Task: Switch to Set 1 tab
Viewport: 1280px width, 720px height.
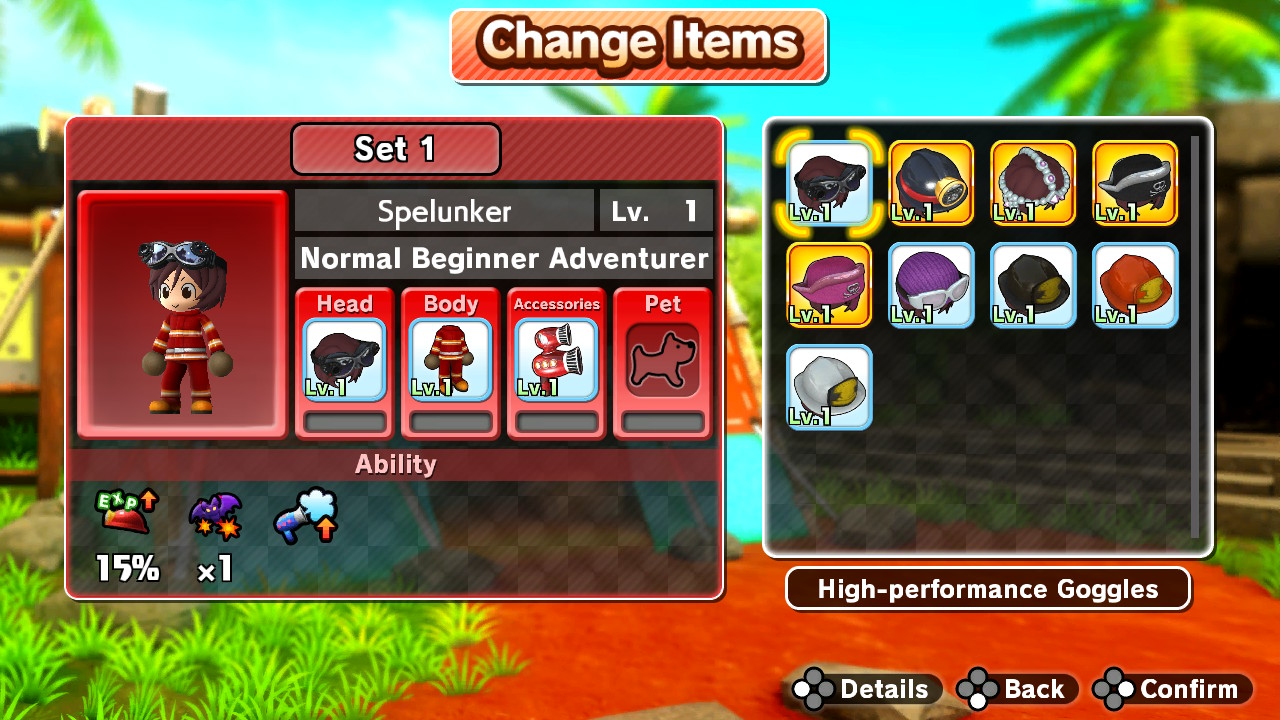Action: tap(395, 149)
